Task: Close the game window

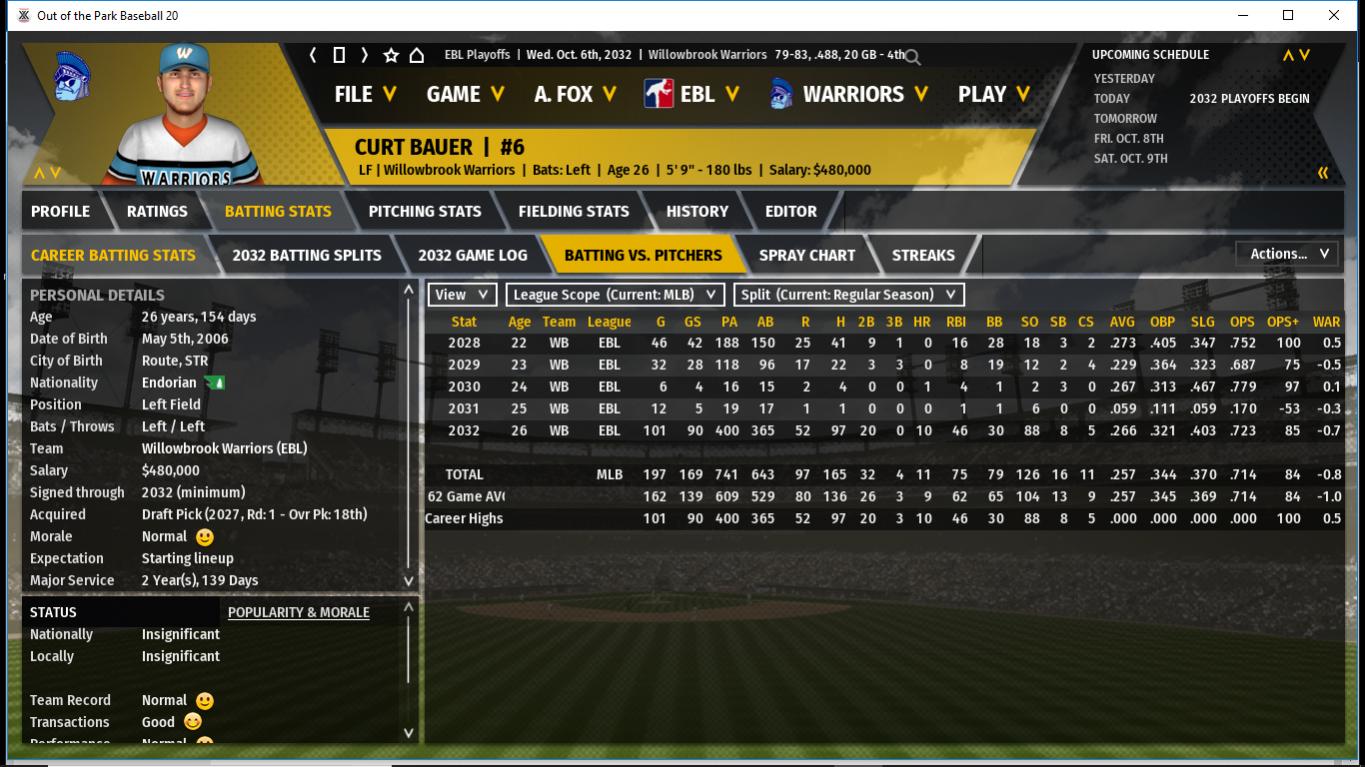Action: [x=1334, y=15]
